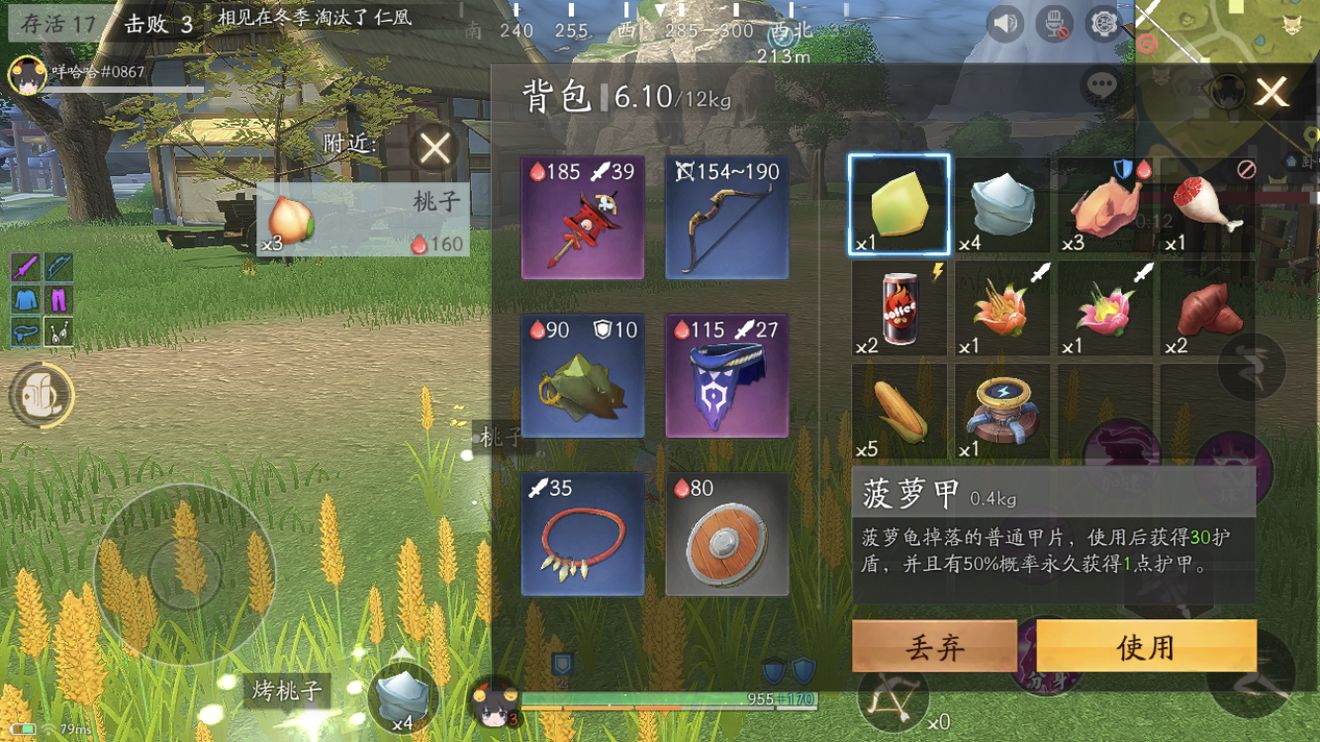Screen dimensions: 1320x742
Task: Select the fang necklace slot
Action: [x=582, y=534]
